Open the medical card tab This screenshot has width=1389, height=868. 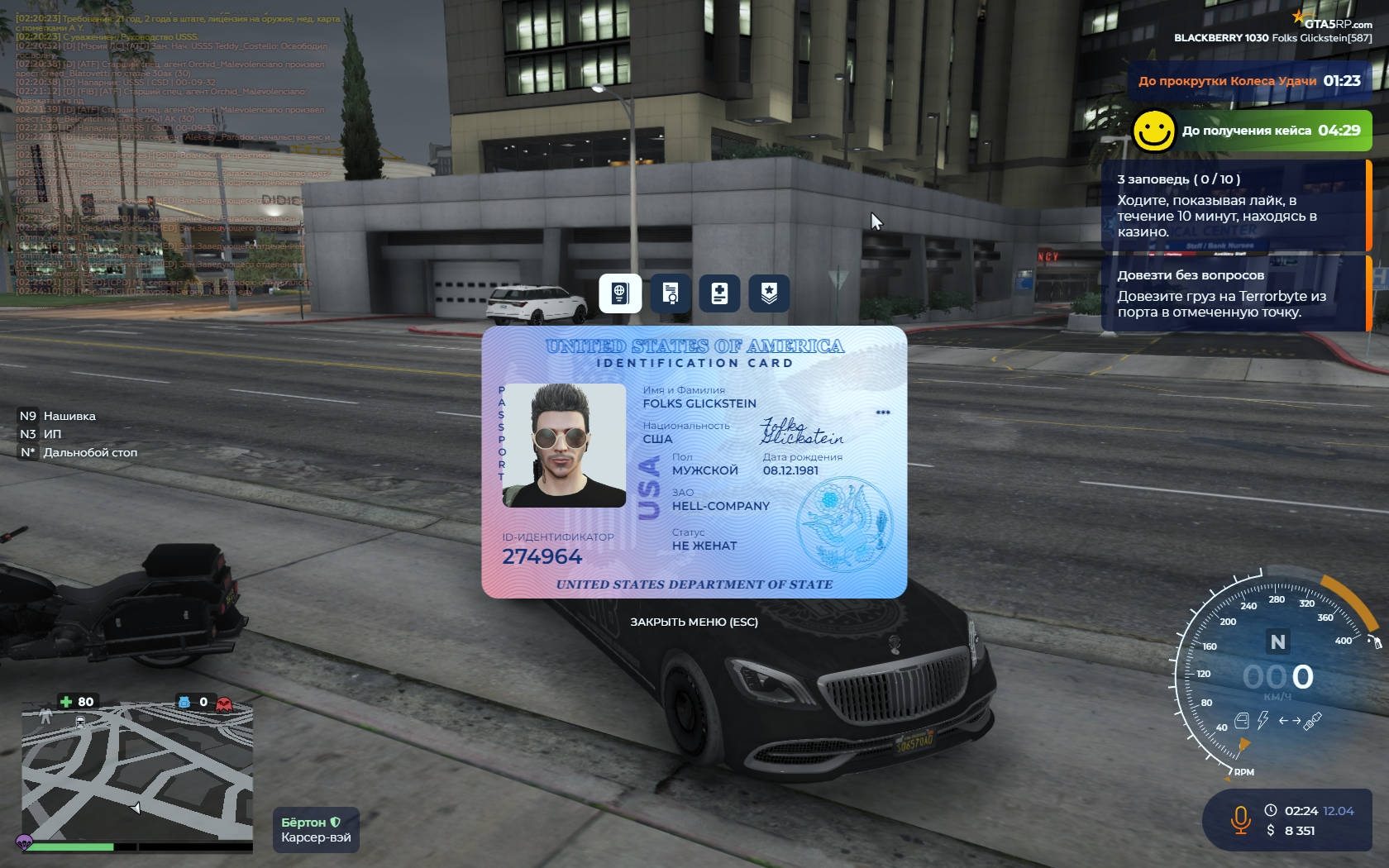coord(719,293)
